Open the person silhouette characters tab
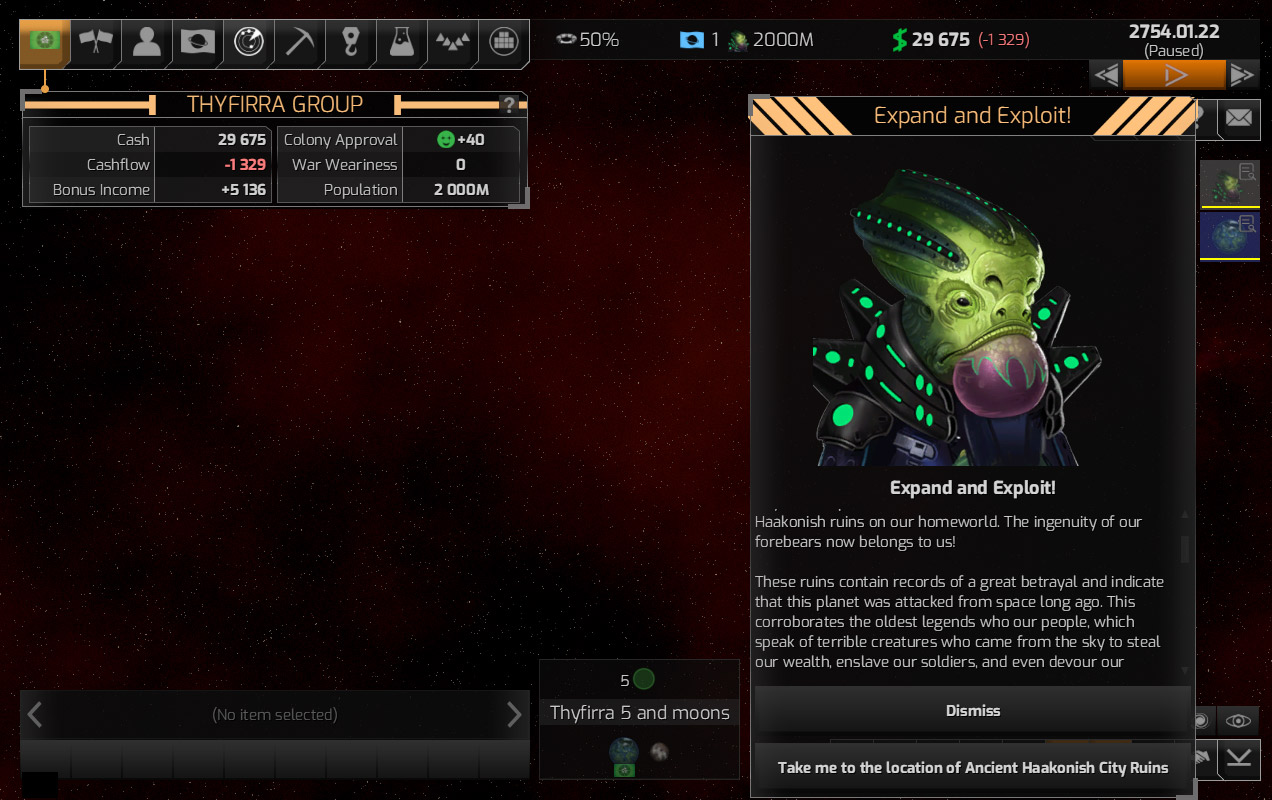1272x800 pixels. (147, 42)
